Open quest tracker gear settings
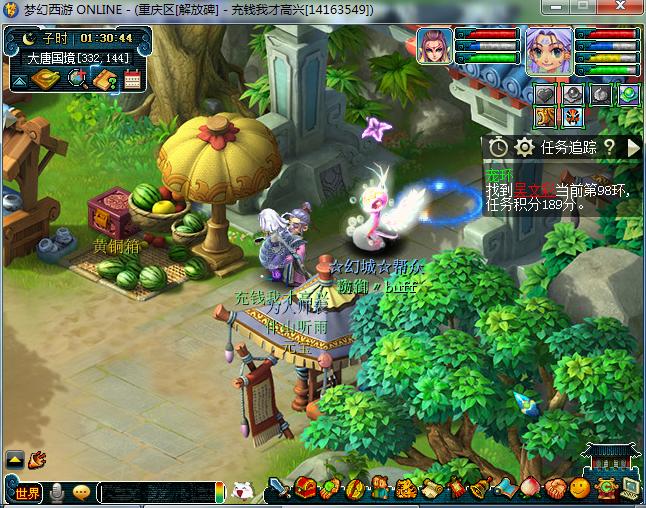646x508 pixels. click(523, 147)
